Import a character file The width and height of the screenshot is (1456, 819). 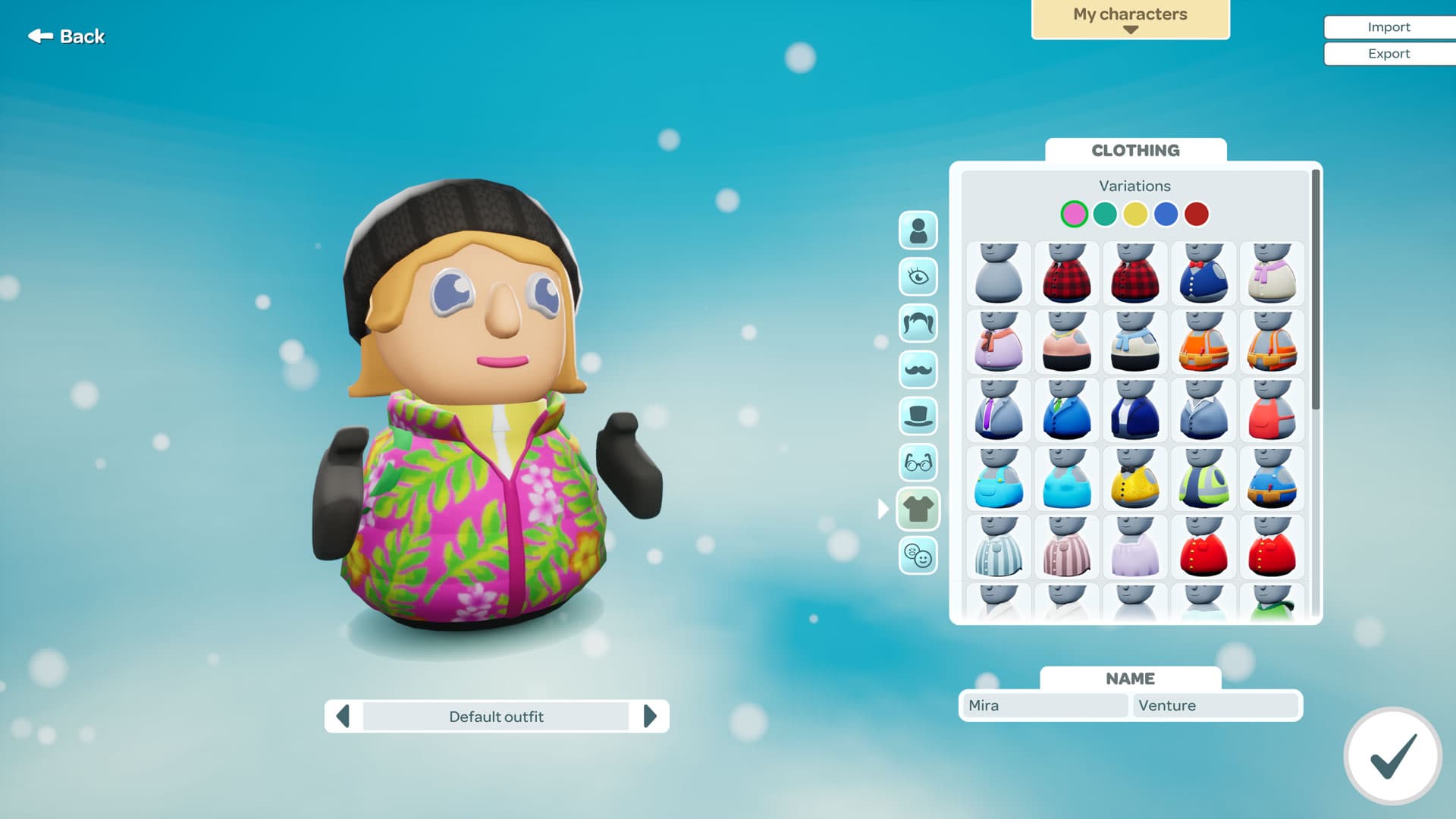point(1389,27)
